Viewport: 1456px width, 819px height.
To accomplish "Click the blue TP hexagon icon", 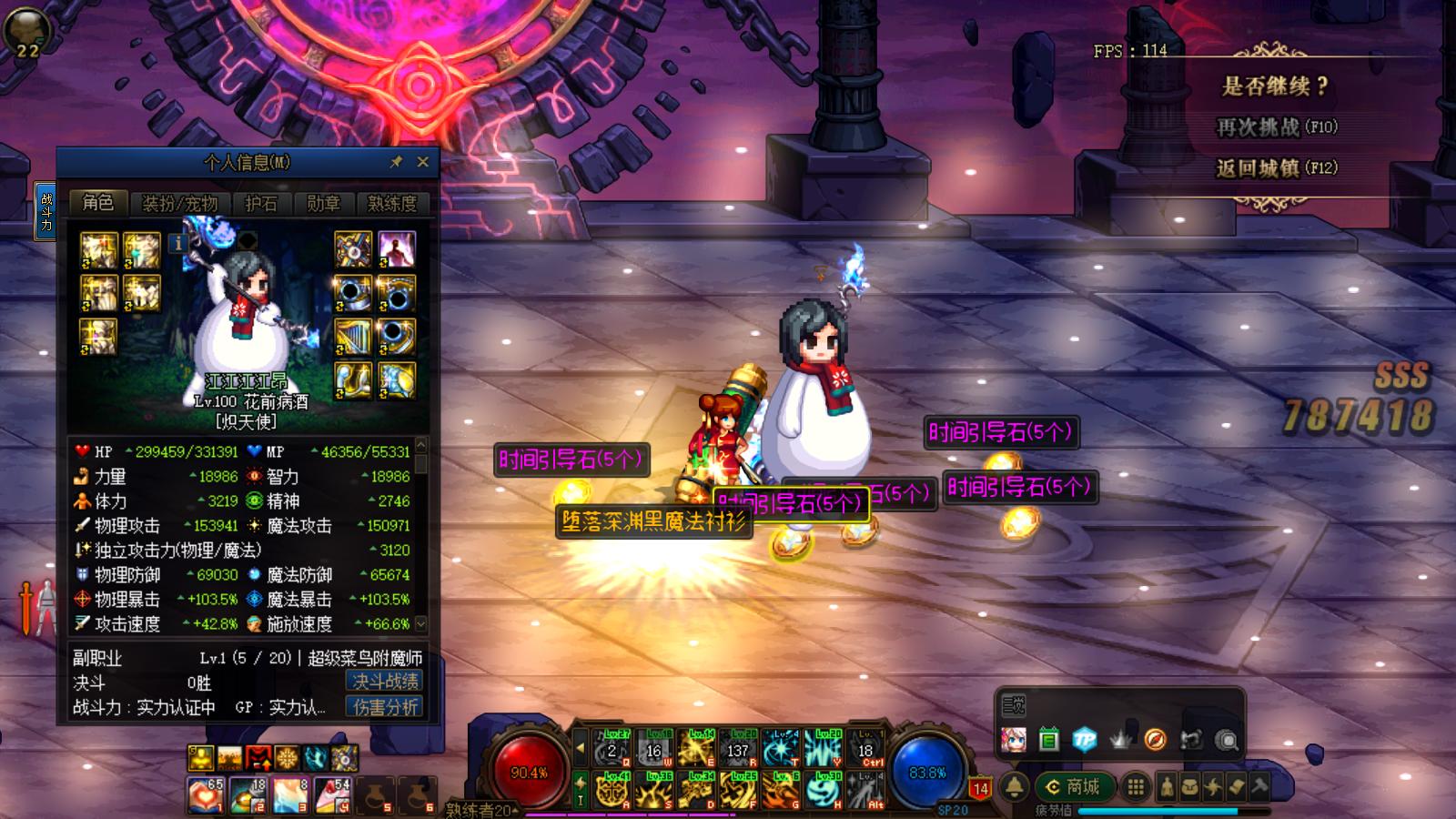I will (1084, 740).
